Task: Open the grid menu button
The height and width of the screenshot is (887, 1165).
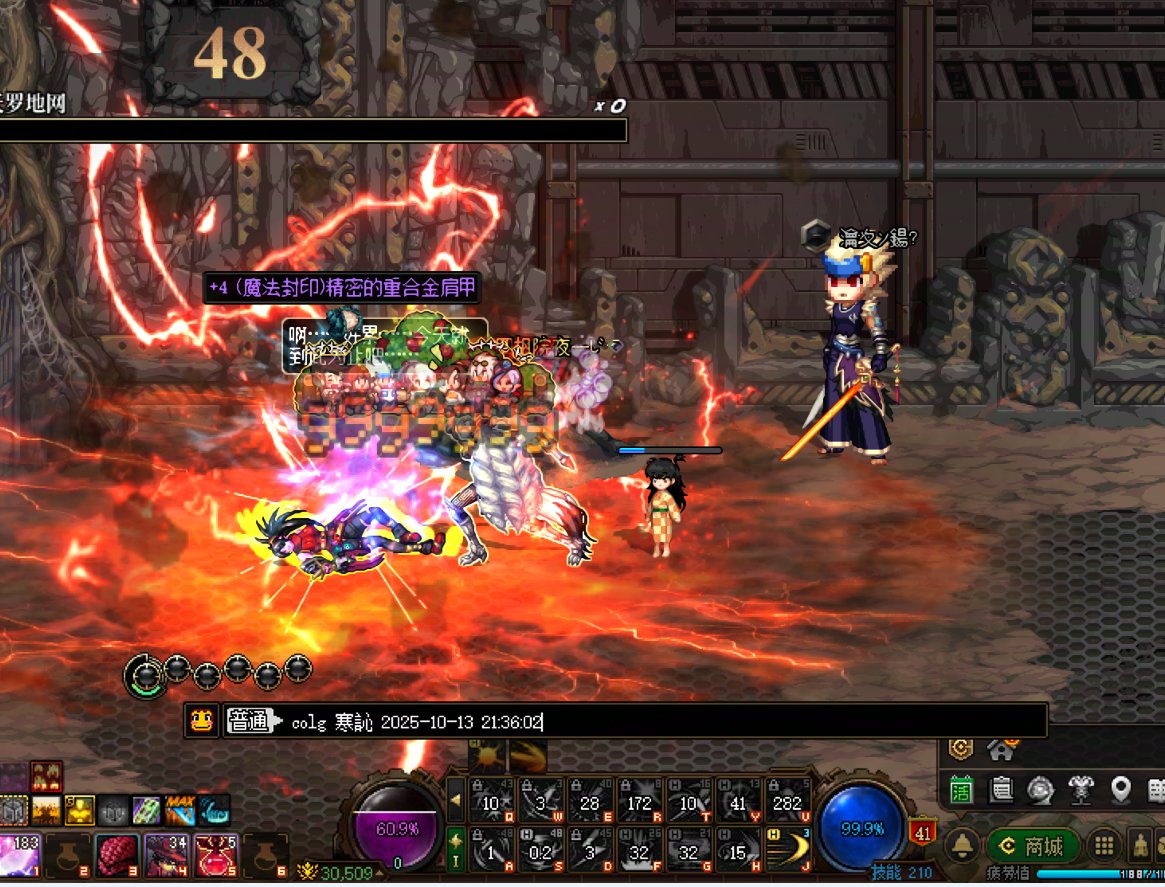Action: coord(1103,846)
